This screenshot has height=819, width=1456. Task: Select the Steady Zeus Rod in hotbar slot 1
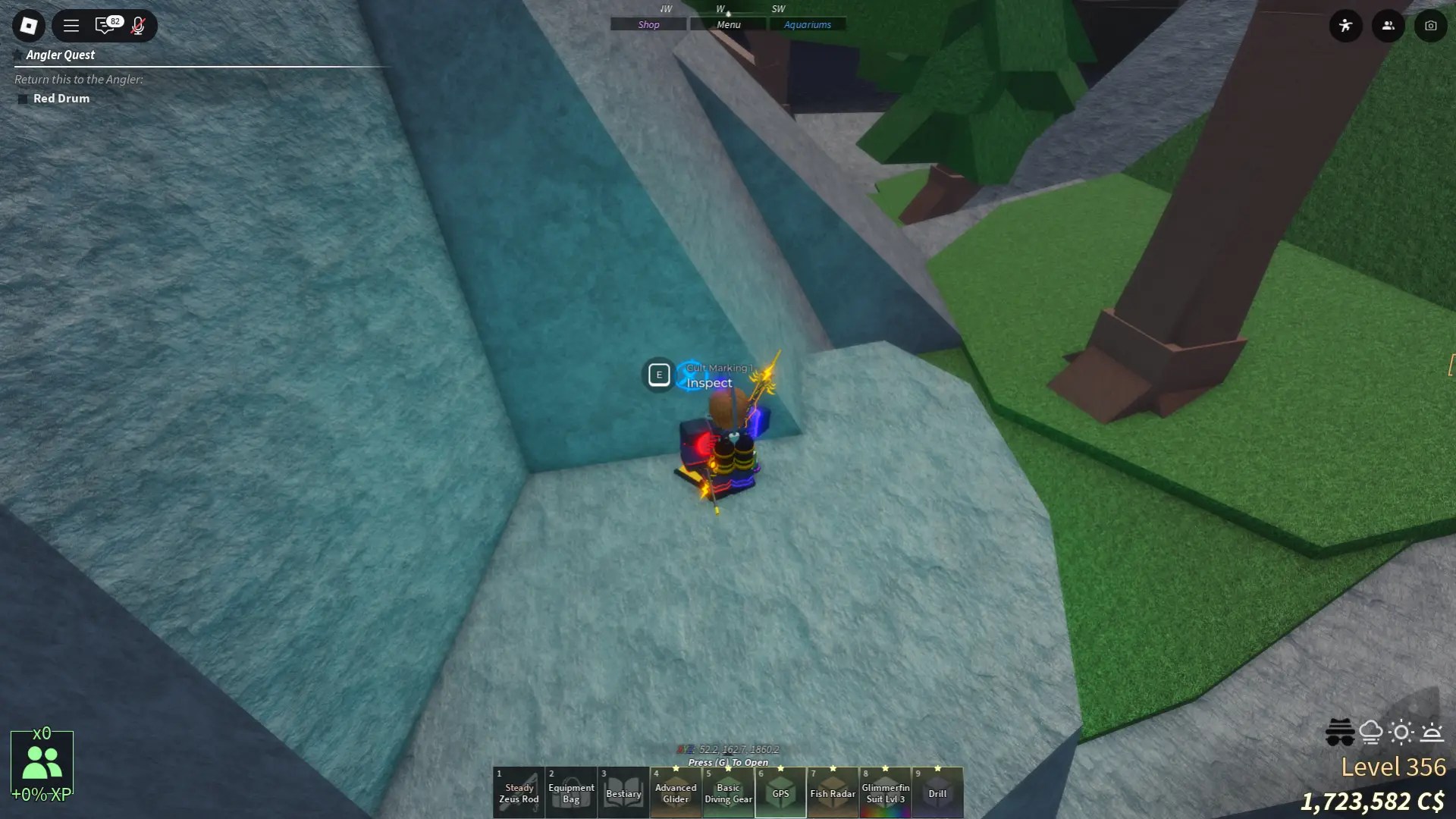coord(518,792)
